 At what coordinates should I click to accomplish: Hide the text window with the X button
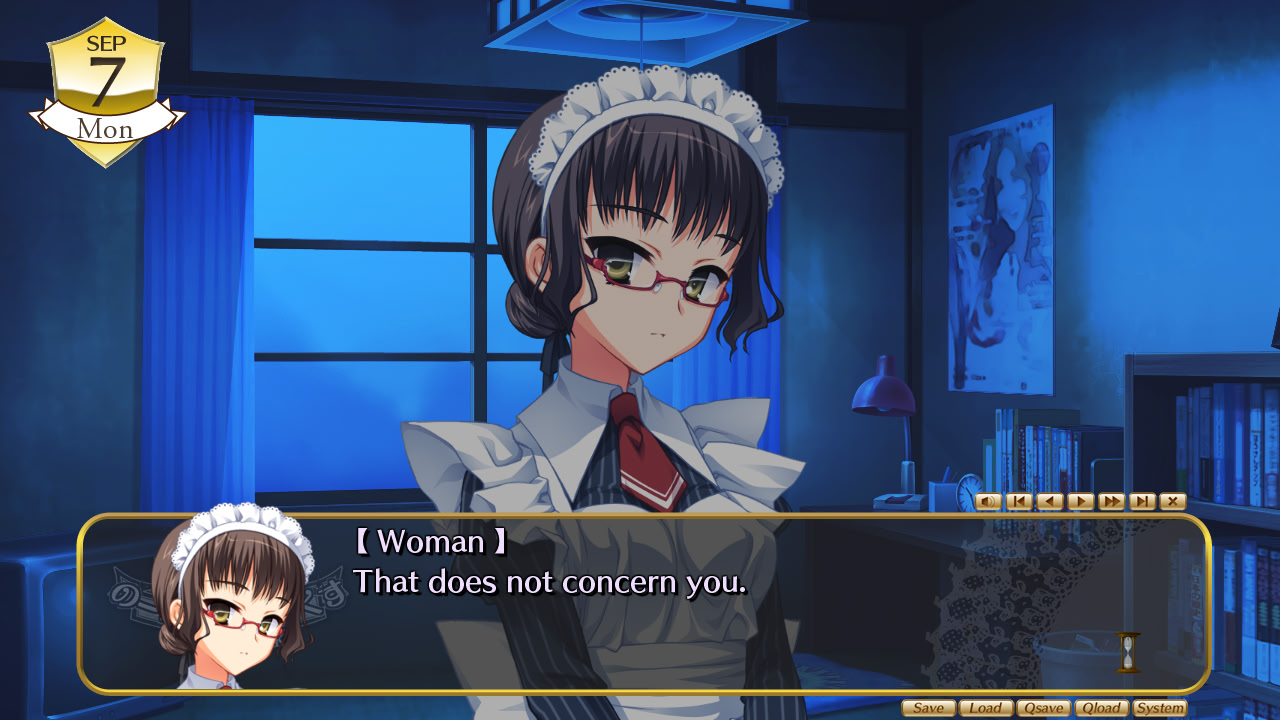[x=1173, y=501]
